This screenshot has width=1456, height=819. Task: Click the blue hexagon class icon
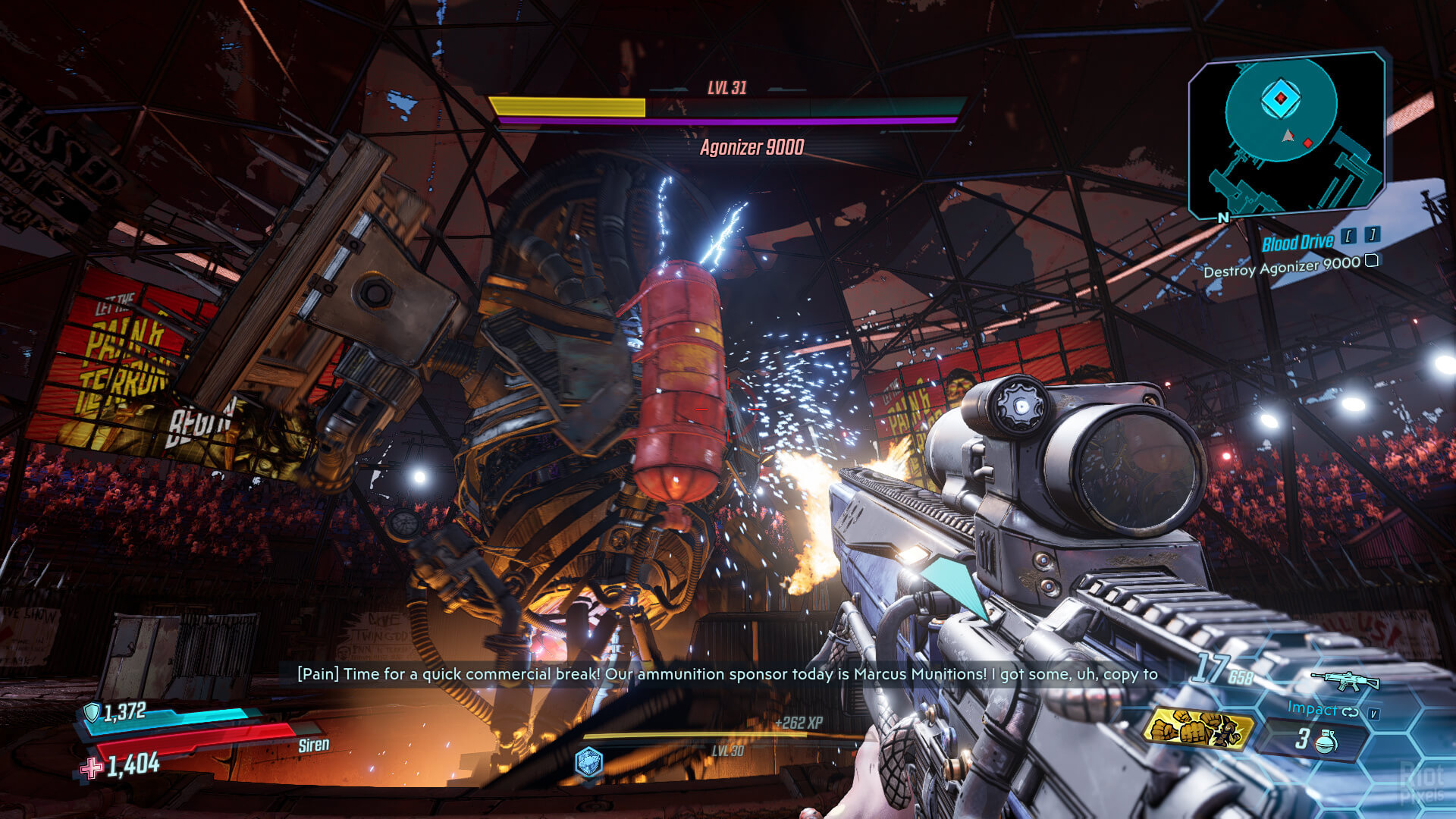[x=588, y=761]
